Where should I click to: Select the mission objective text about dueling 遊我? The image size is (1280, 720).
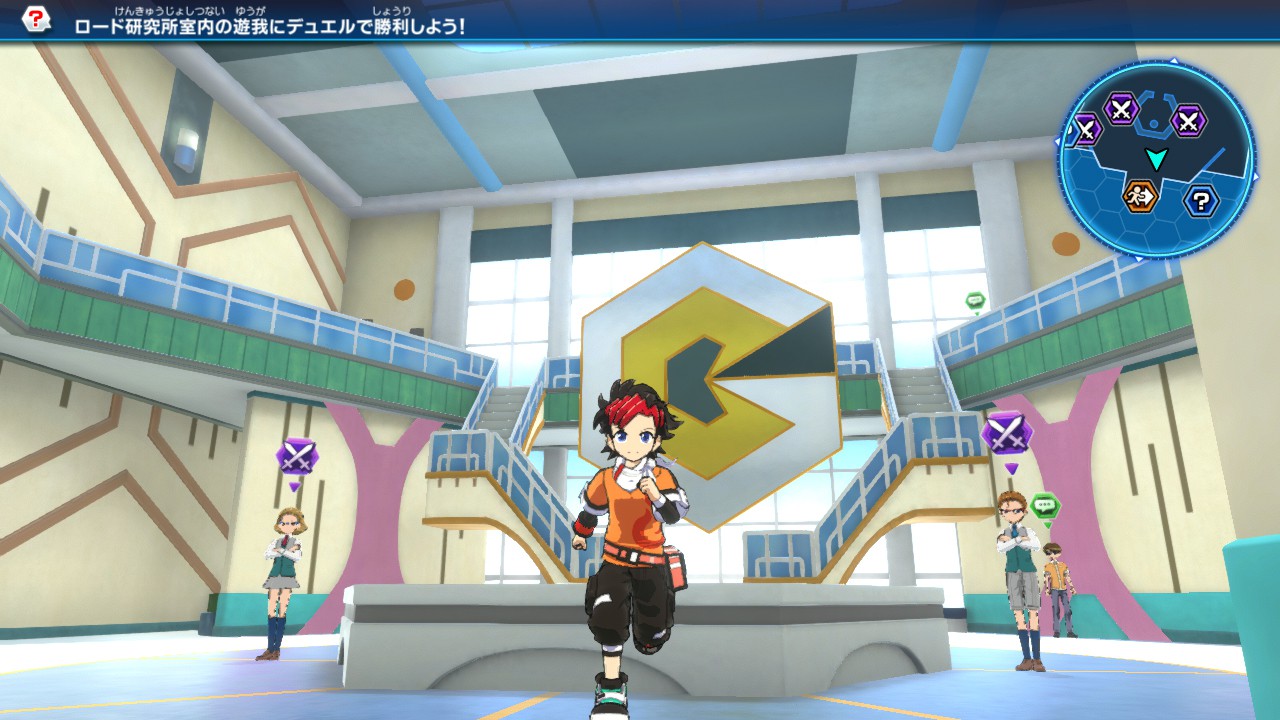pos(270,26)
